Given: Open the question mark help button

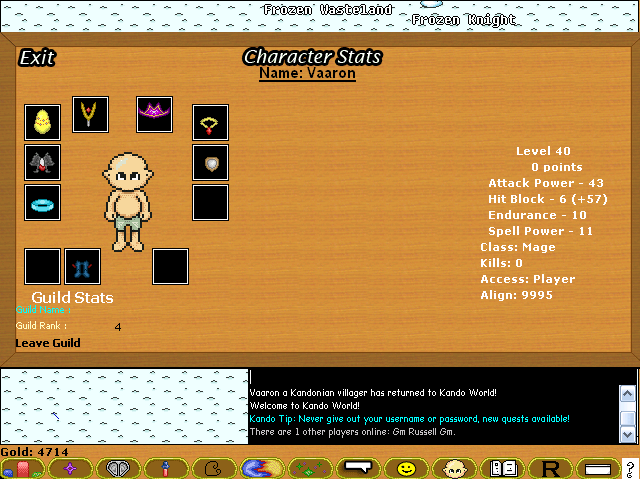Looking at the screenshot, I should (x=629, y=468).
